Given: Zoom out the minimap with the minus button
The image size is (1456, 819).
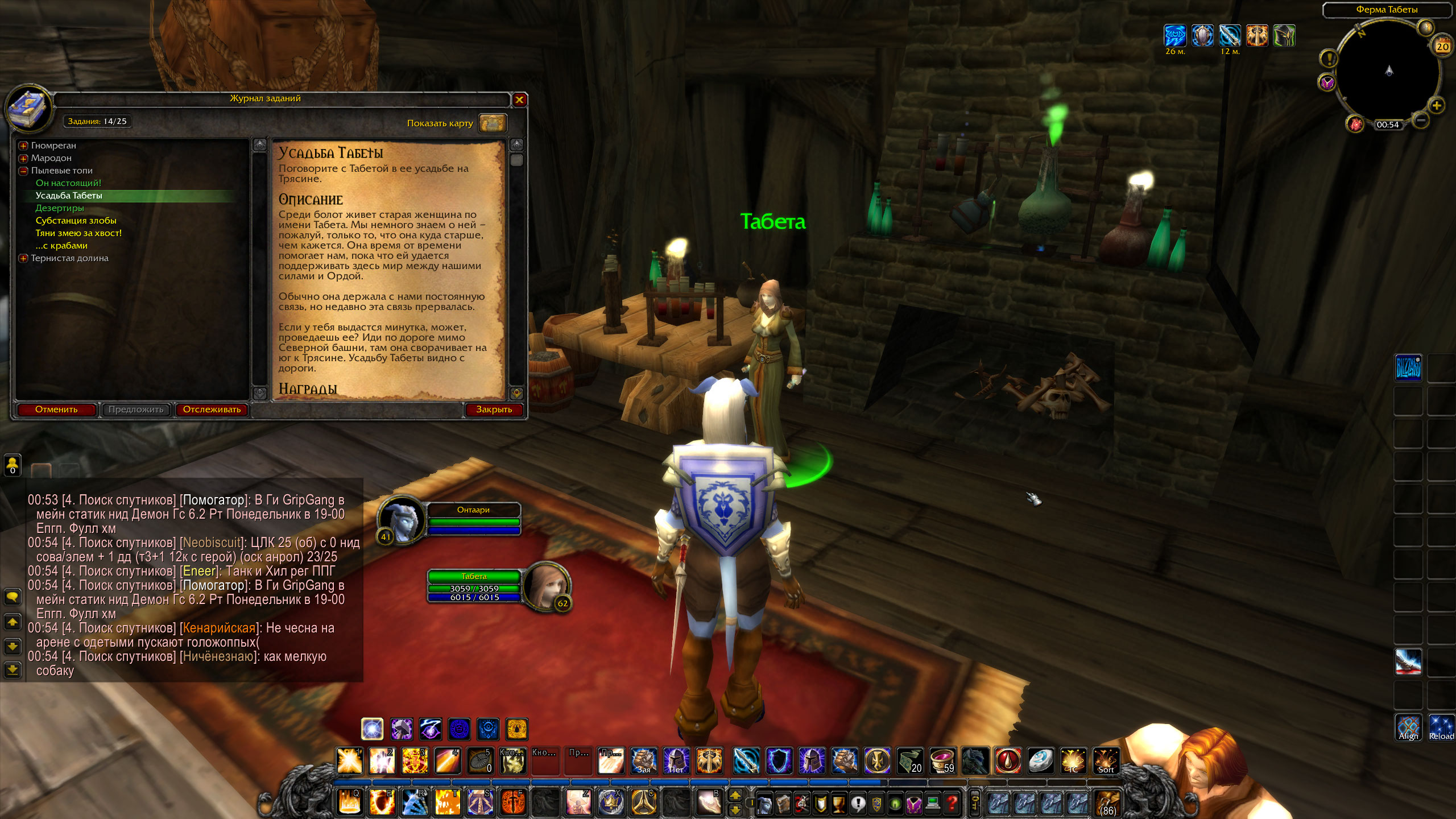Looking at the screenshot, I should 1420,120.
